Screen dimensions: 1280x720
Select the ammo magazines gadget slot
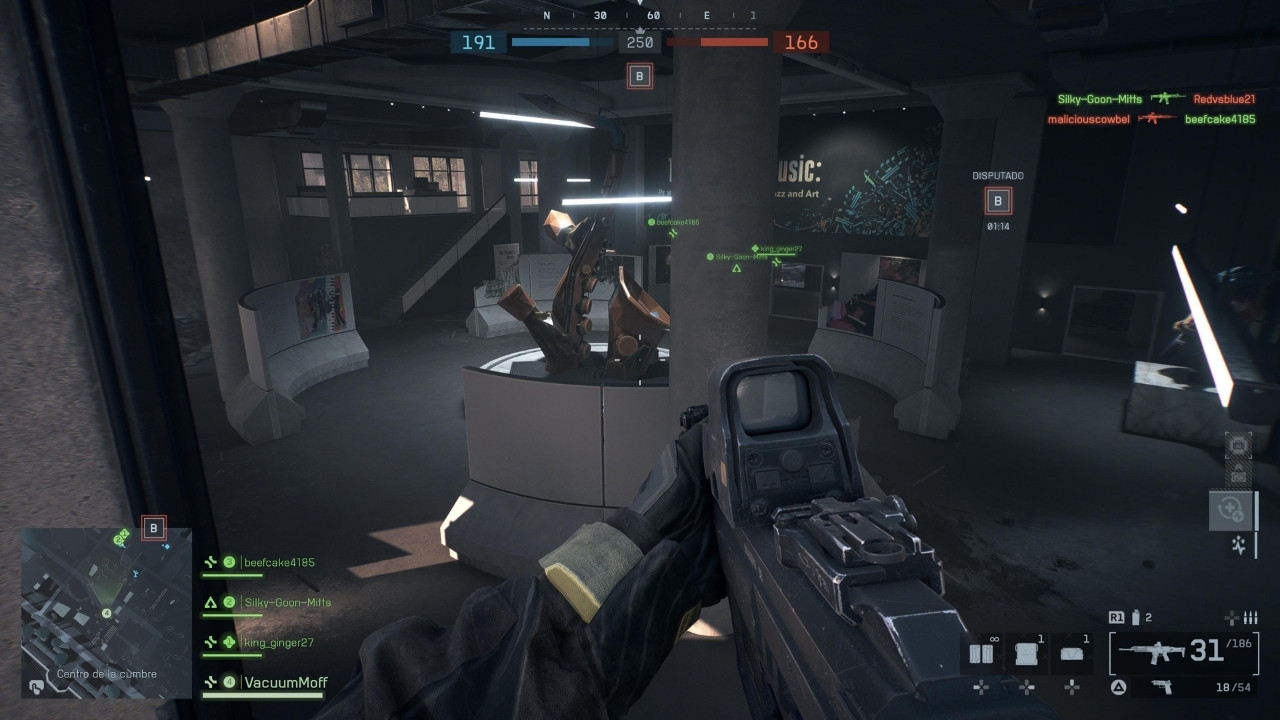click(x=982, y=654)
